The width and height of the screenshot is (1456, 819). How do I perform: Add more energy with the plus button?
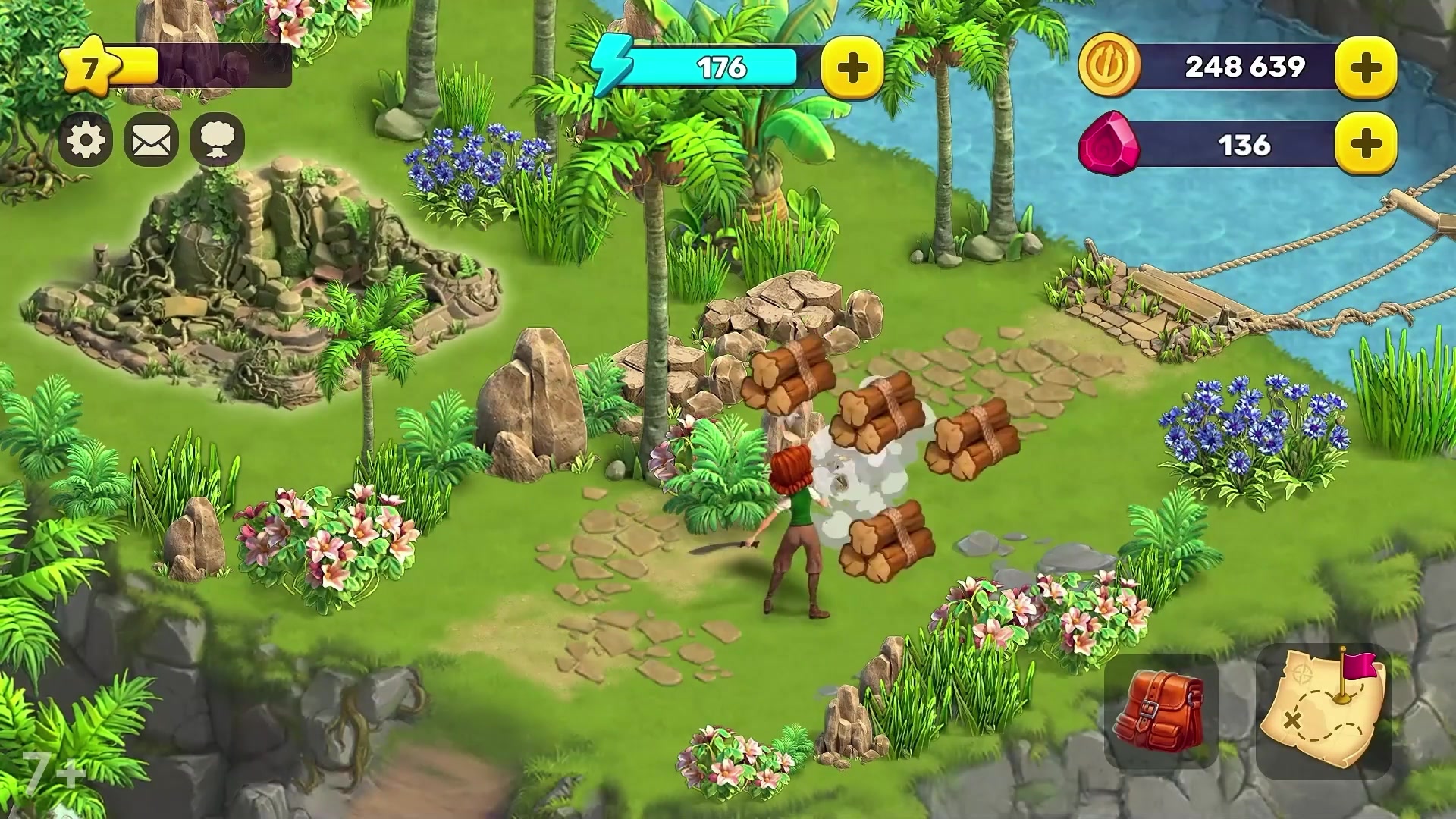852,68
